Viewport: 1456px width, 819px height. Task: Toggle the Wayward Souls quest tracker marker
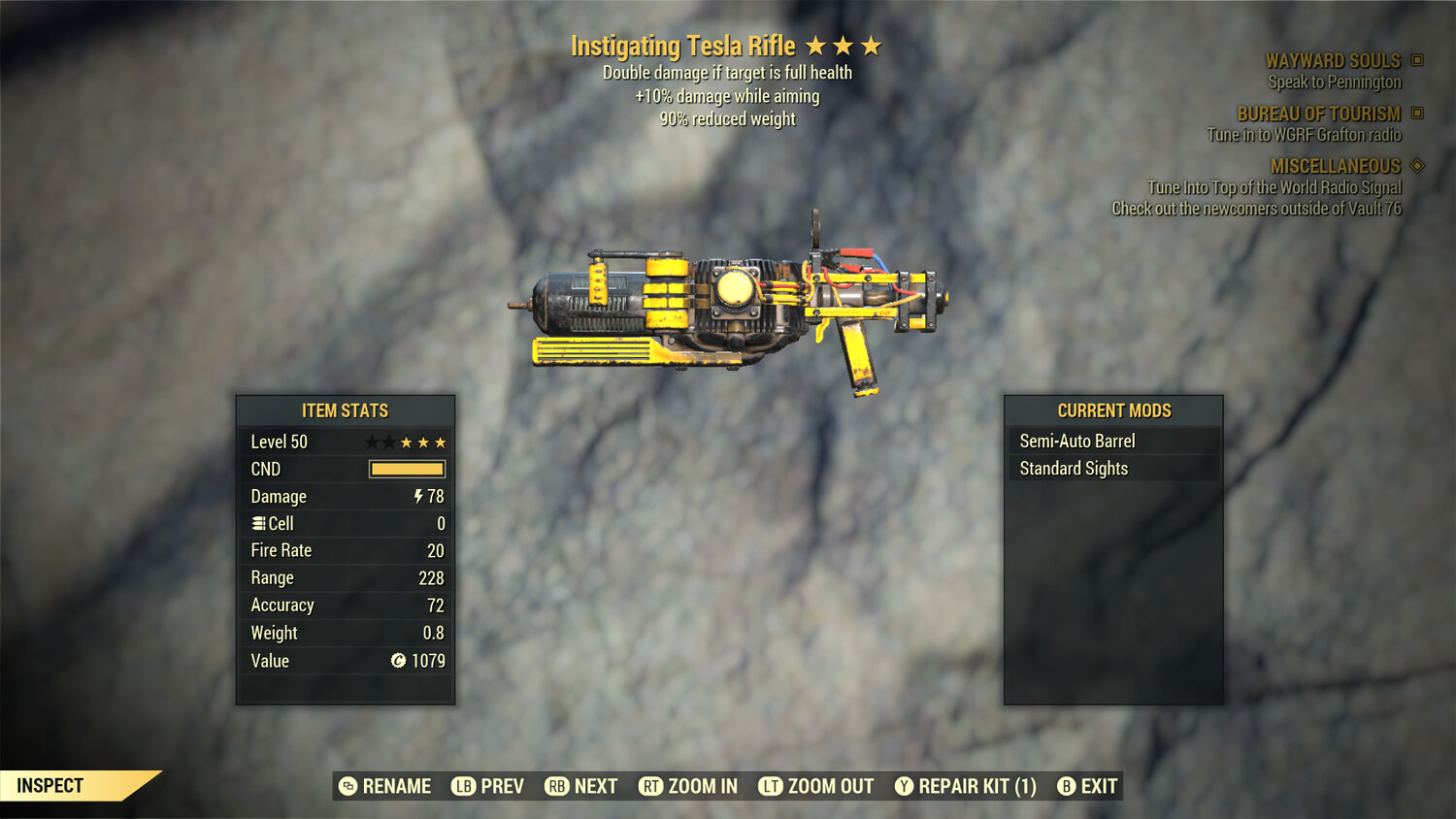[1418, 60]
